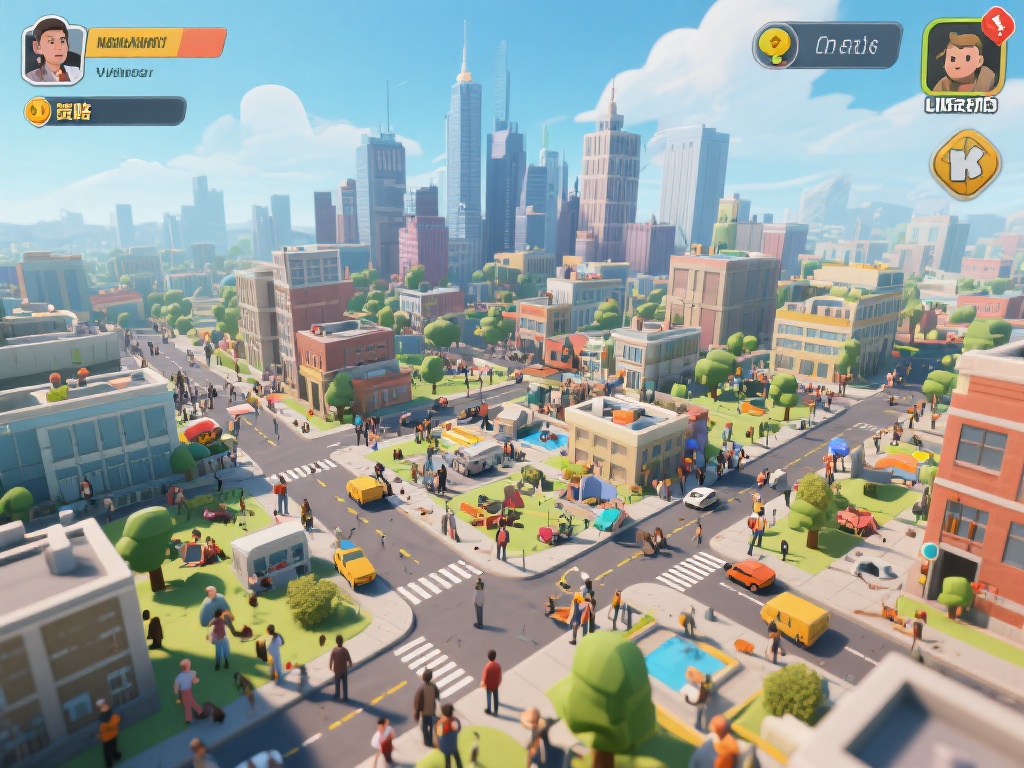Select the gold coin currency bar

pos(105,111)
